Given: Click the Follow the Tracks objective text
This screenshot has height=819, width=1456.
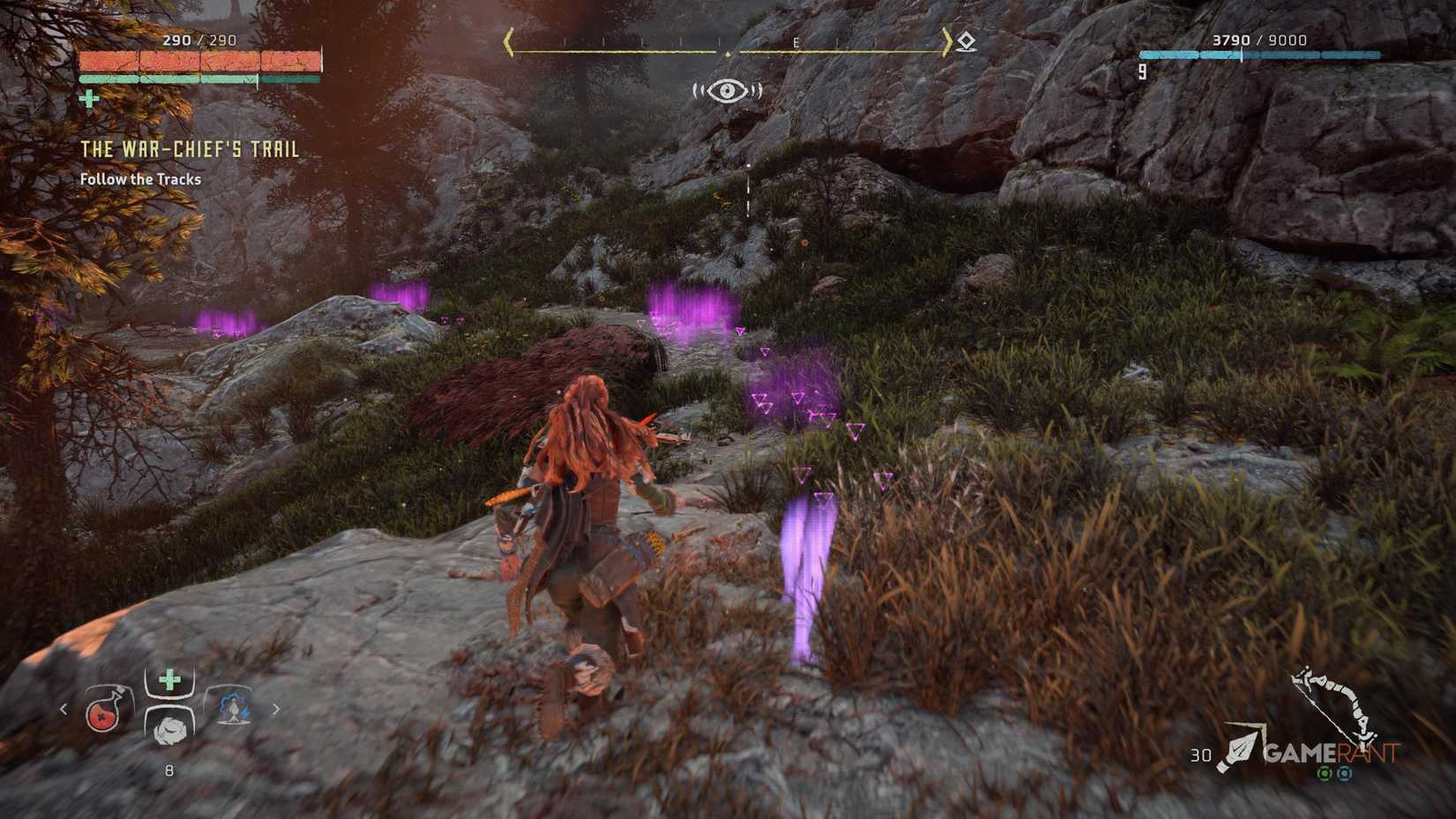Looking at the screenshot, I should coord(140,178).
